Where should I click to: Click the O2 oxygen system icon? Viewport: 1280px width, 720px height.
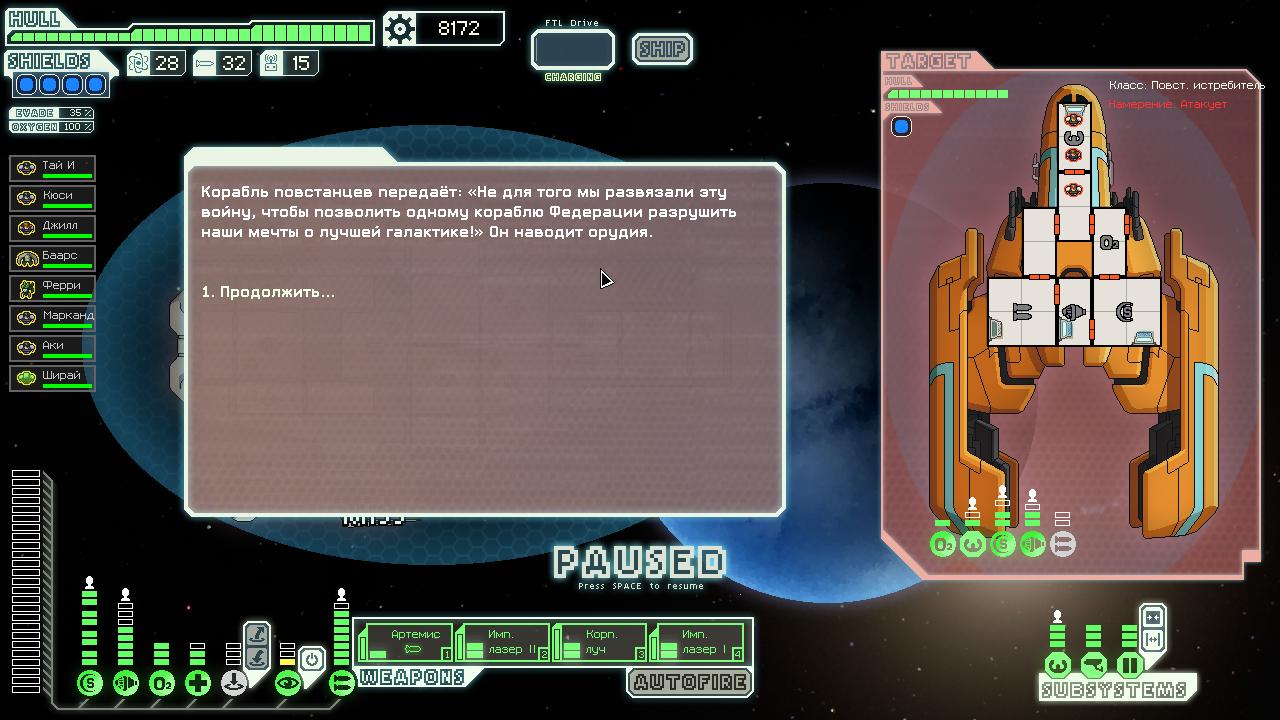(x=162, y=683)
